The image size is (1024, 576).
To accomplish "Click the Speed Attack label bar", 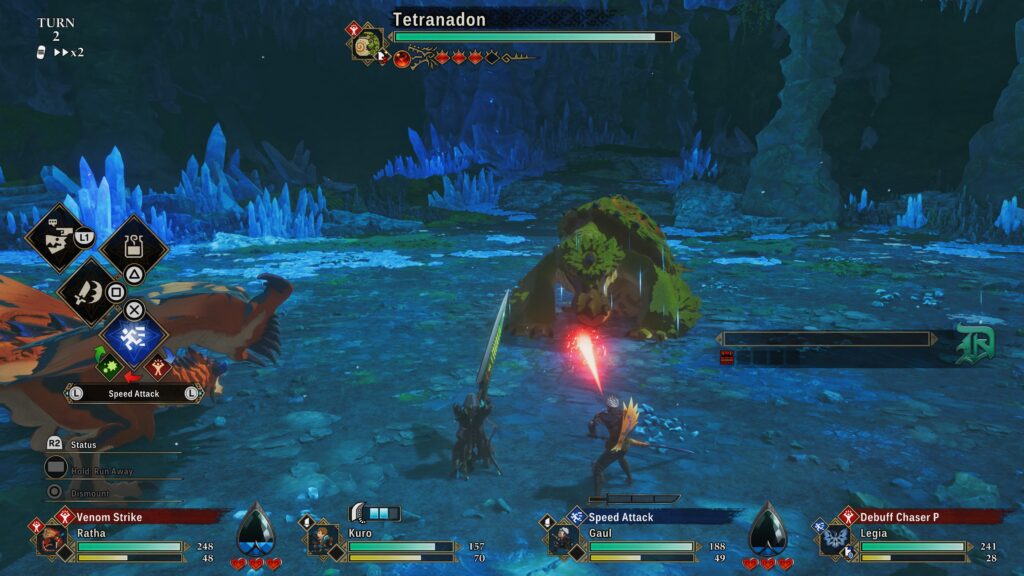I will [134, 394].
